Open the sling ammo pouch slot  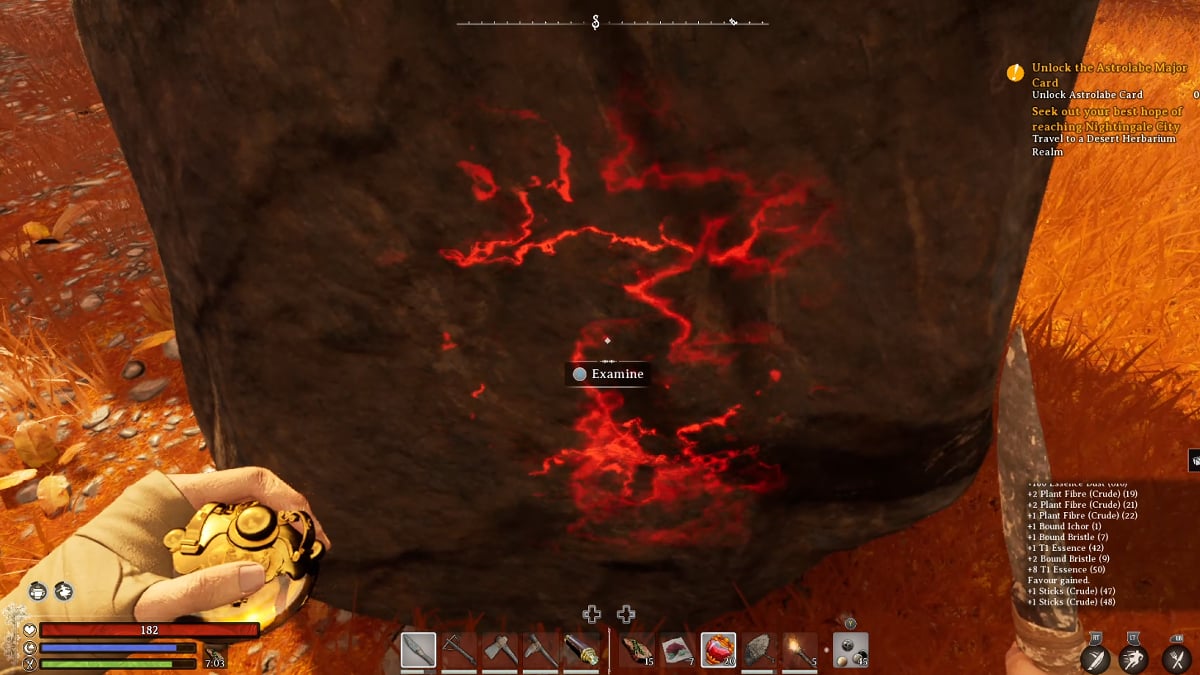click(850, 650)
